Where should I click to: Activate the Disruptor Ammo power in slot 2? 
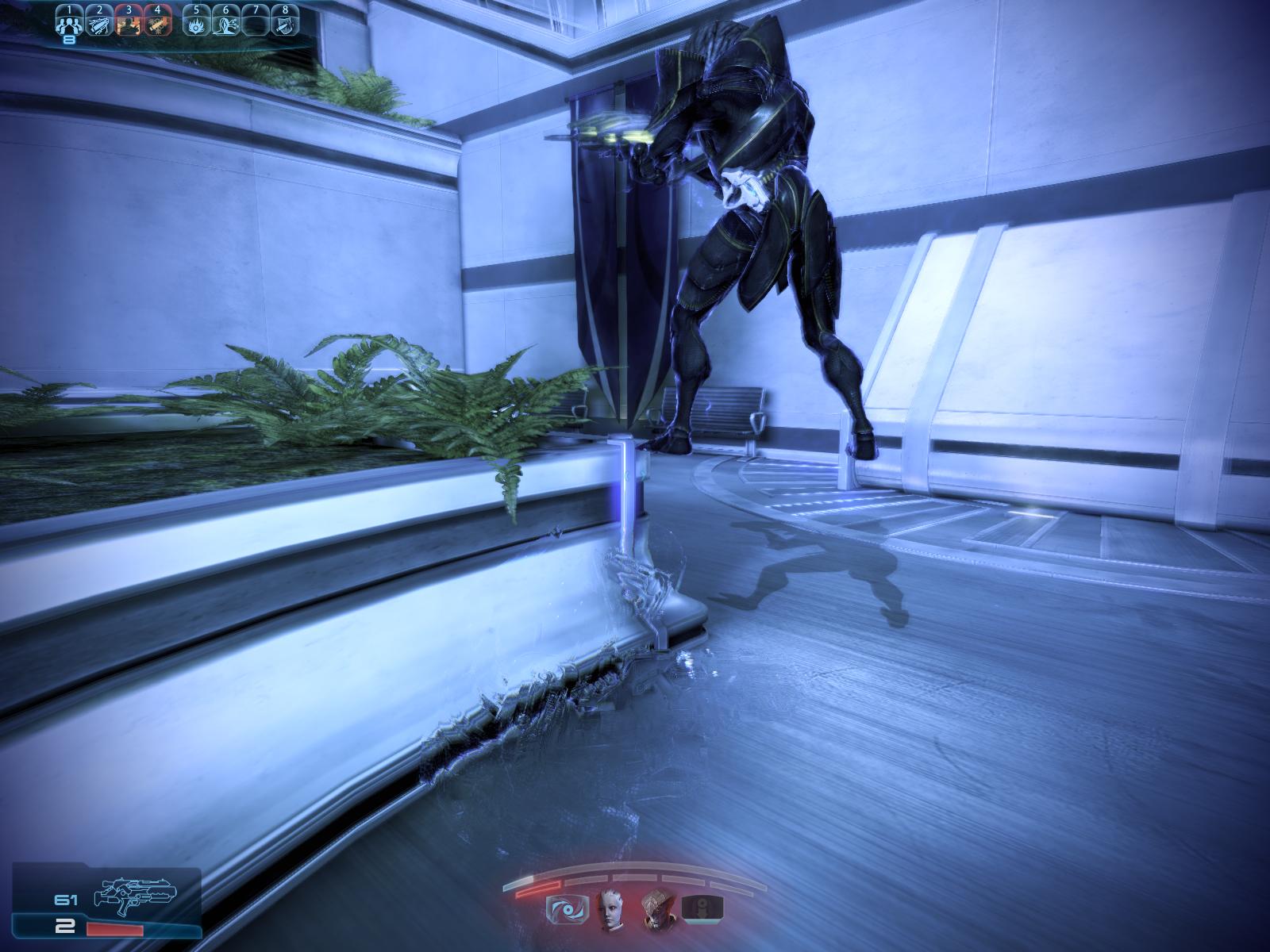point(98,25)
